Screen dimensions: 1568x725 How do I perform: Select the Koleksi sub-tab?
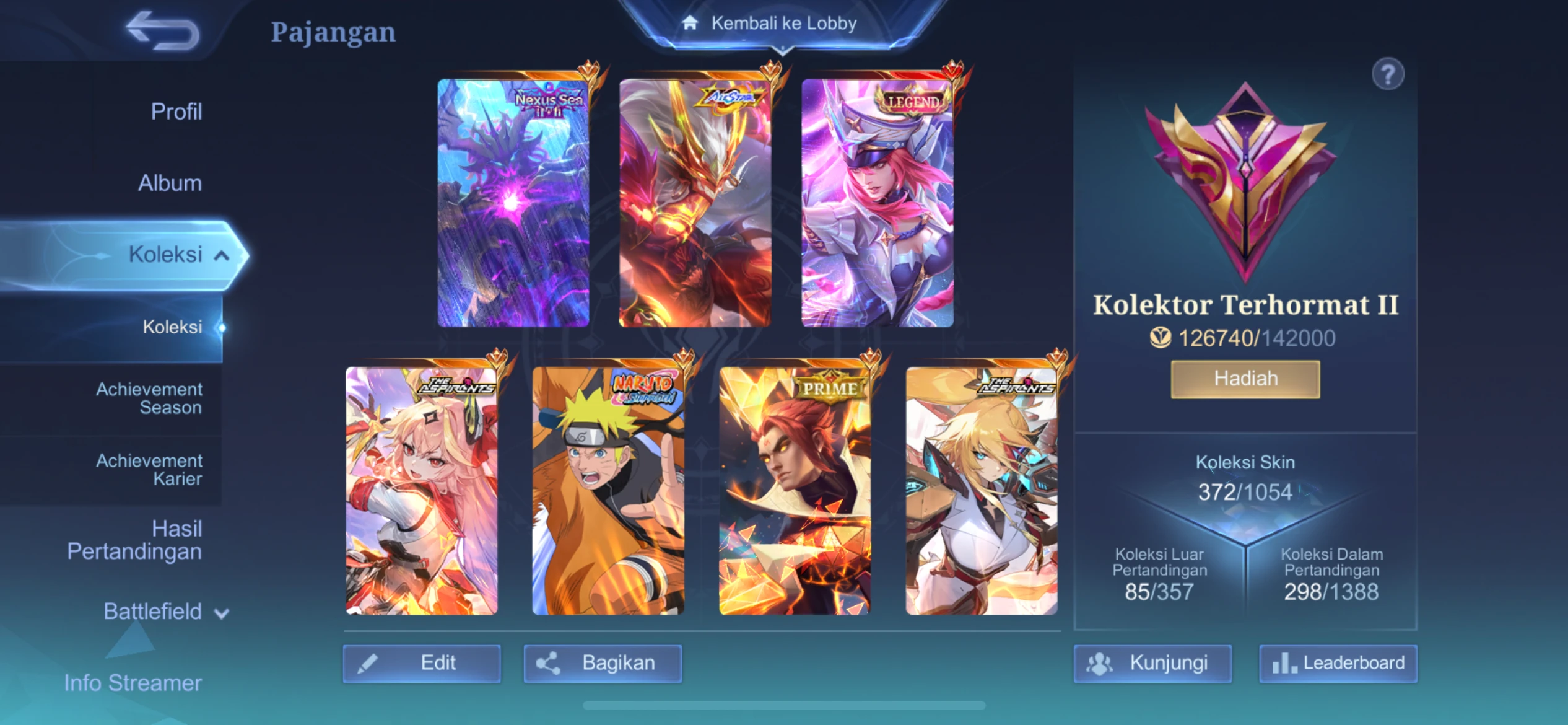(x=172, y=327)
